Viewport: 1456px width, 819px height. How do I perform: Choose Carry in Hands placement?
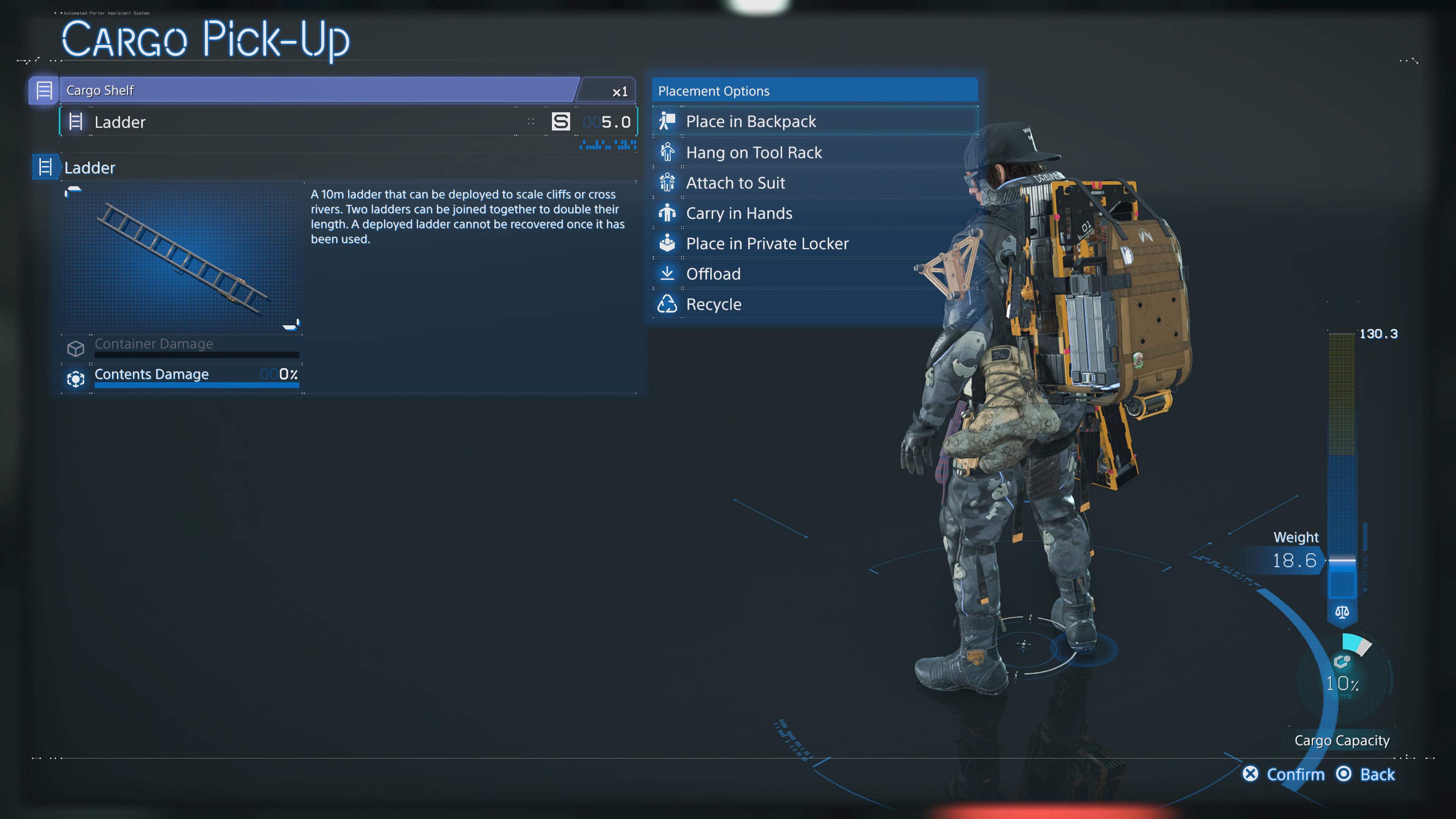(739, 213)
